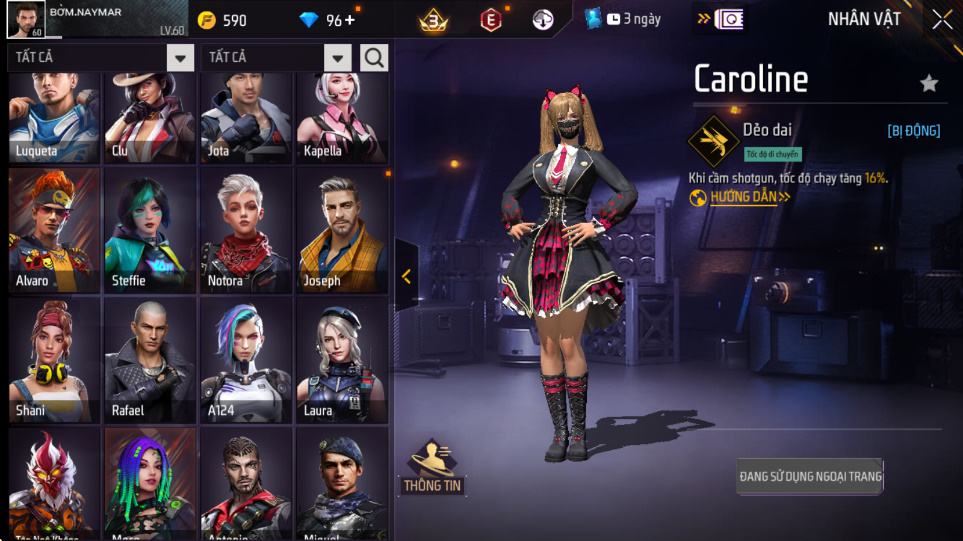Close the character screen with the X

[x=942, y=20]
